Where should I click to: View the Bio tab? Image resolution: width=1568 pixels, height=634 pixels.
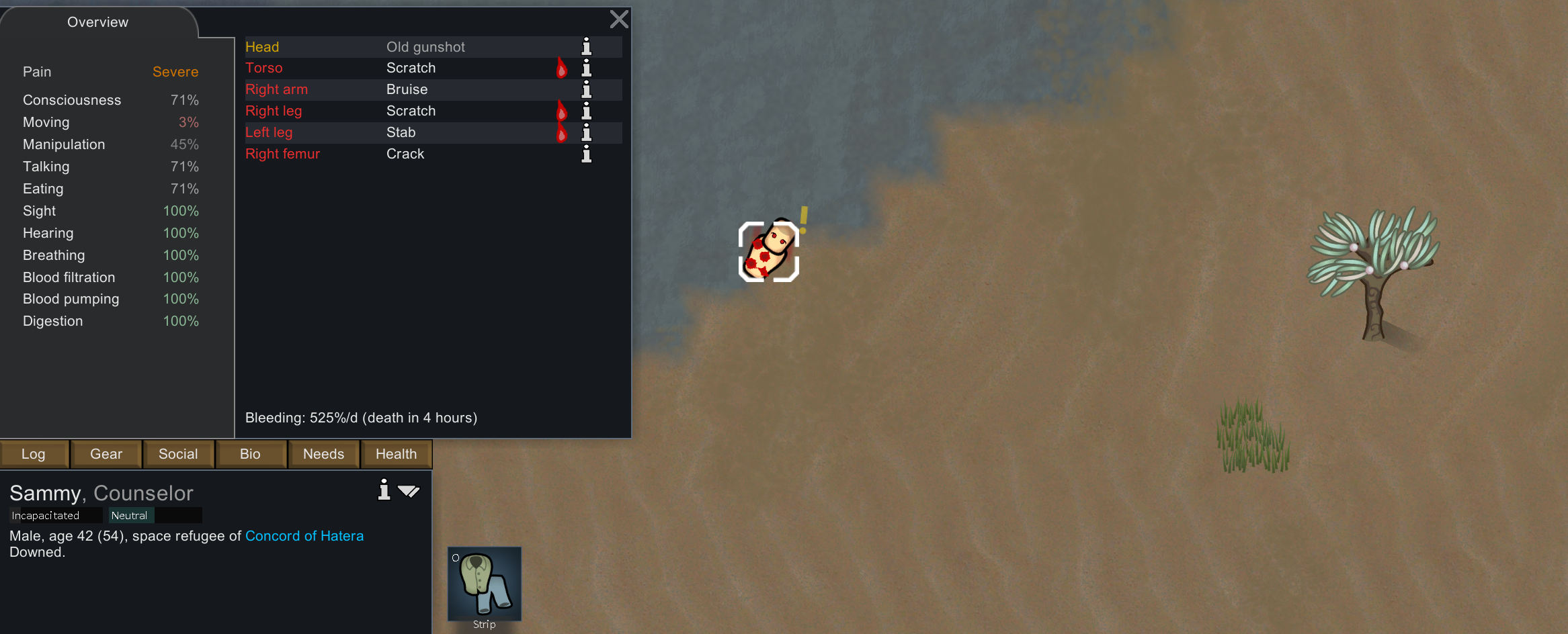click(250, 454)
